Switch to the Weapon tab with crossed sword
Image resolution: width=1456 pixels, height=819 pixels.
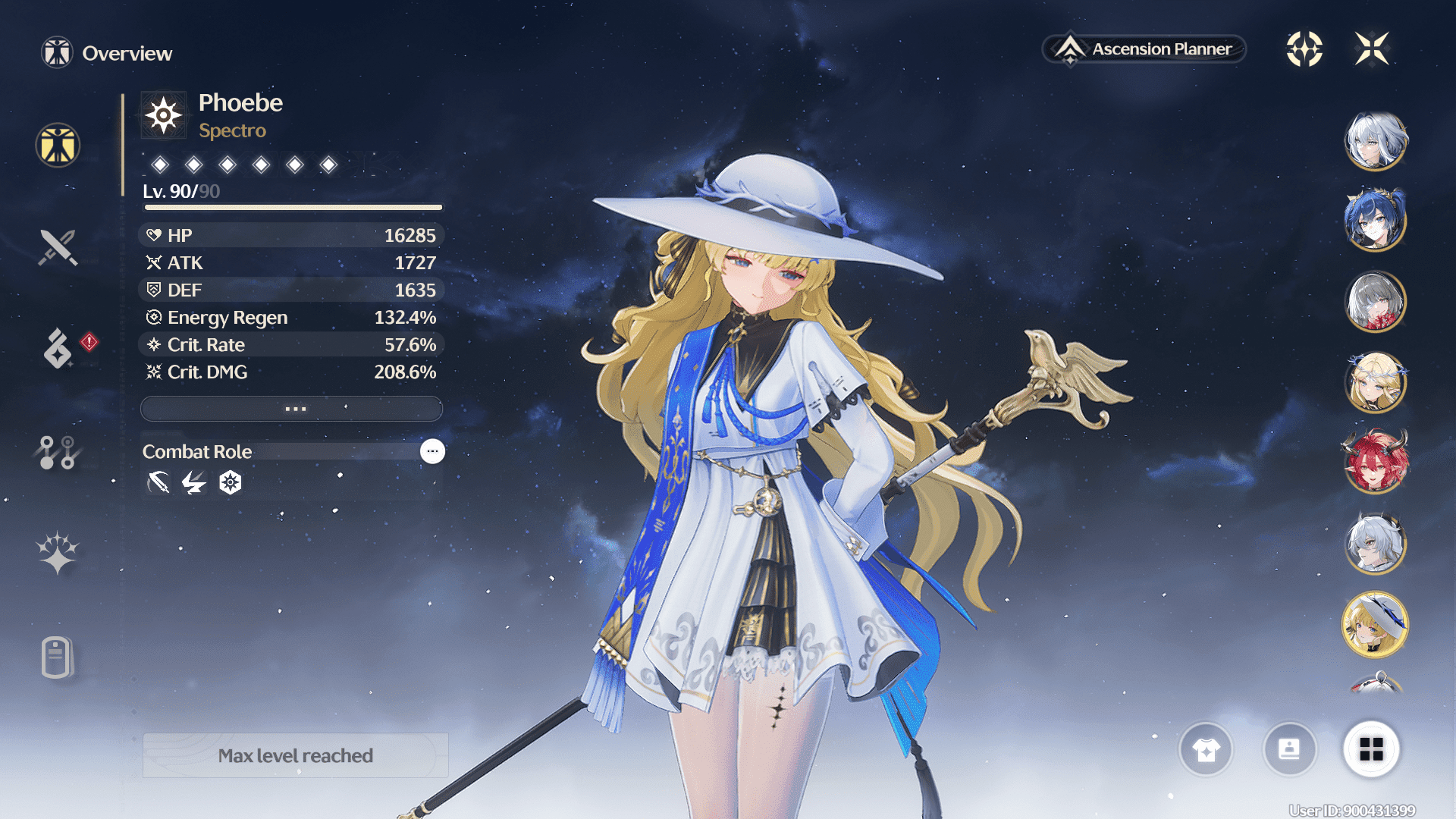pos(58,247)
